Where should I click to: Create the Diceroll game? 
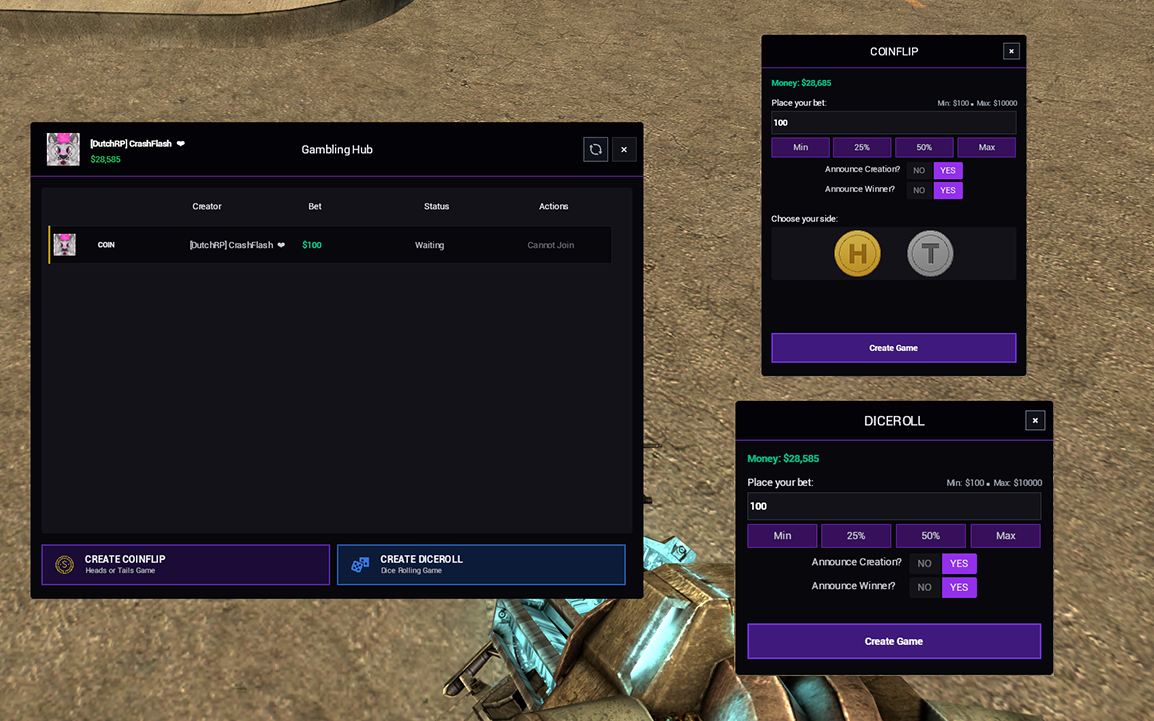point(893,641)
